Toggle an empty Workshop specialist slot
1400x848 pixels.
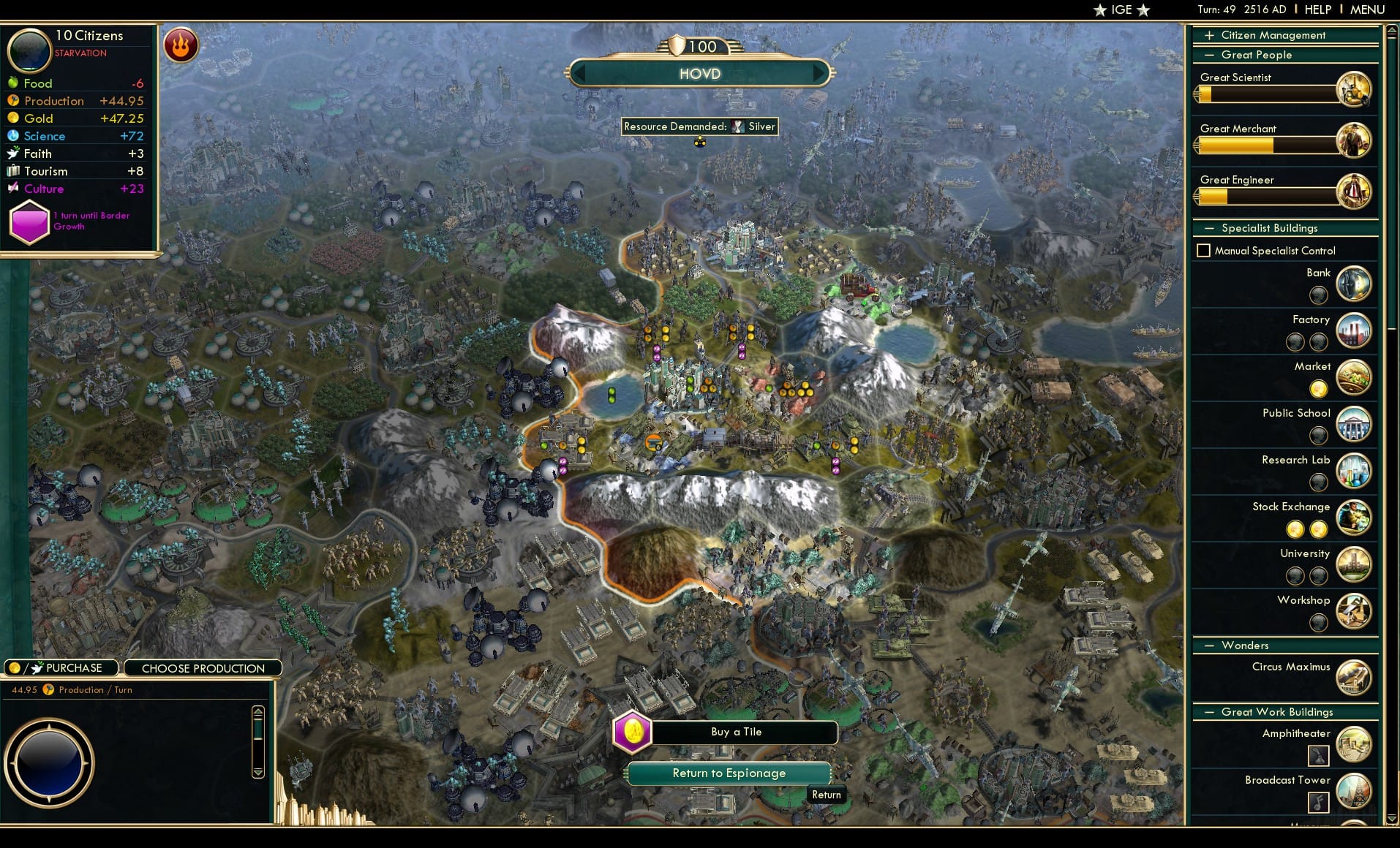(x=1320, y=623)
